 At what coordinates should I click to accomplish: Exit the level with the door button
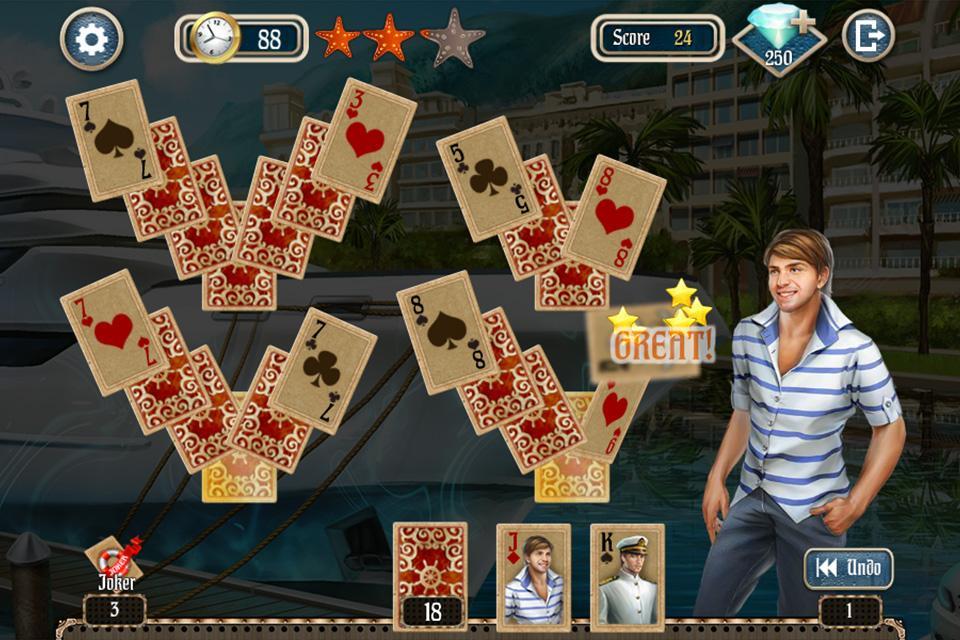(867, 37)
